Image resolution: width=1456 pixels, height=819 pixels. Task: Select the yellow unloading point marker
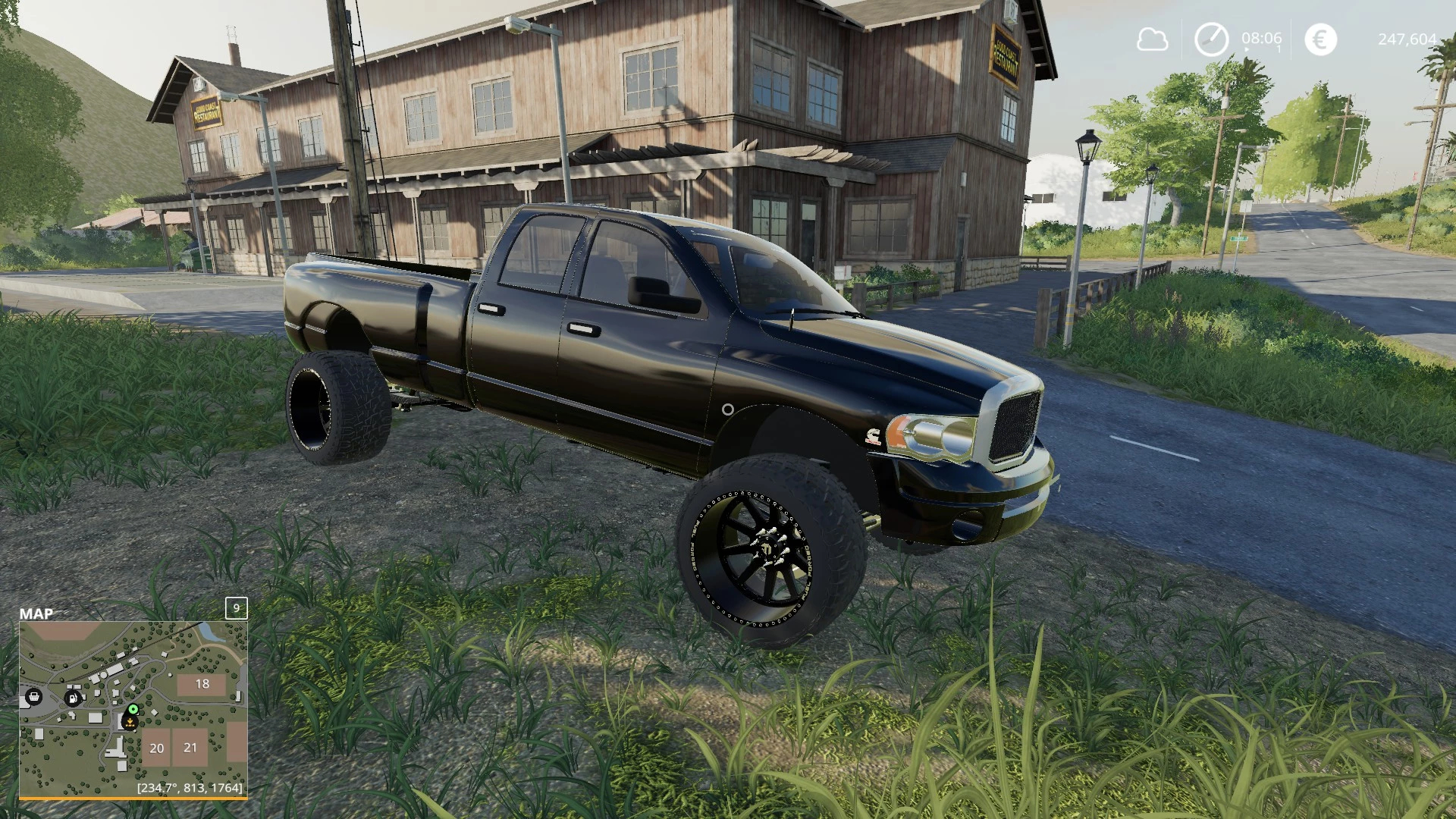pos(131,723)
